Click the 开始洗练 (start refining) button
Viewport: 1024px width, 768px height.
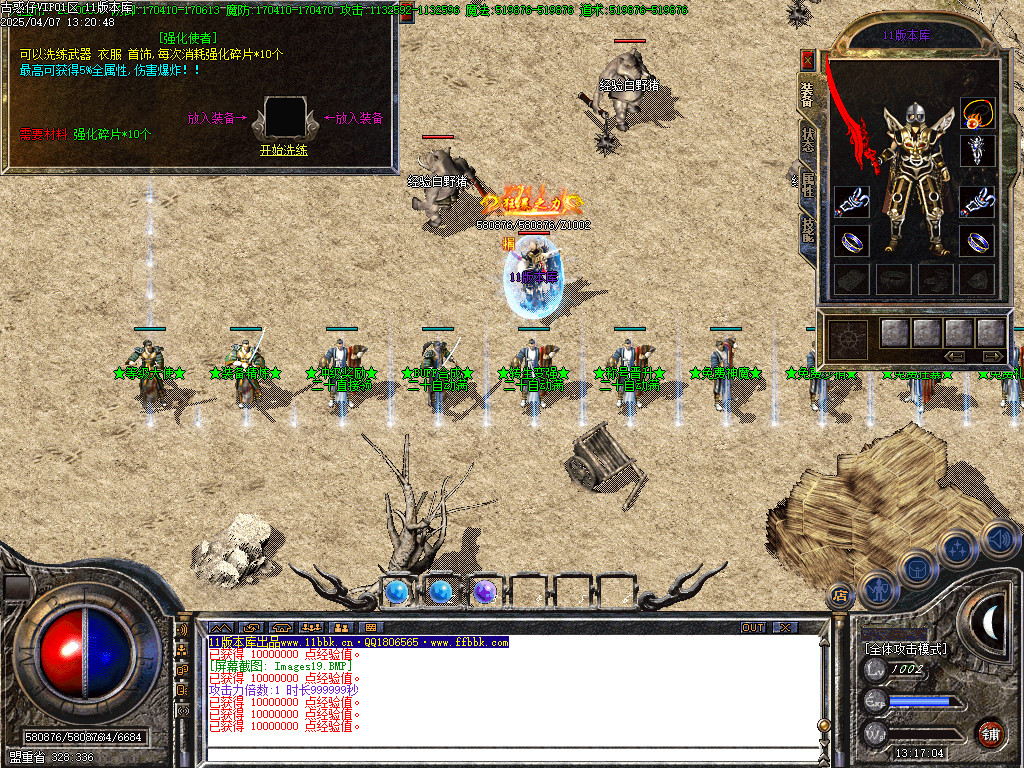point(283,151)
